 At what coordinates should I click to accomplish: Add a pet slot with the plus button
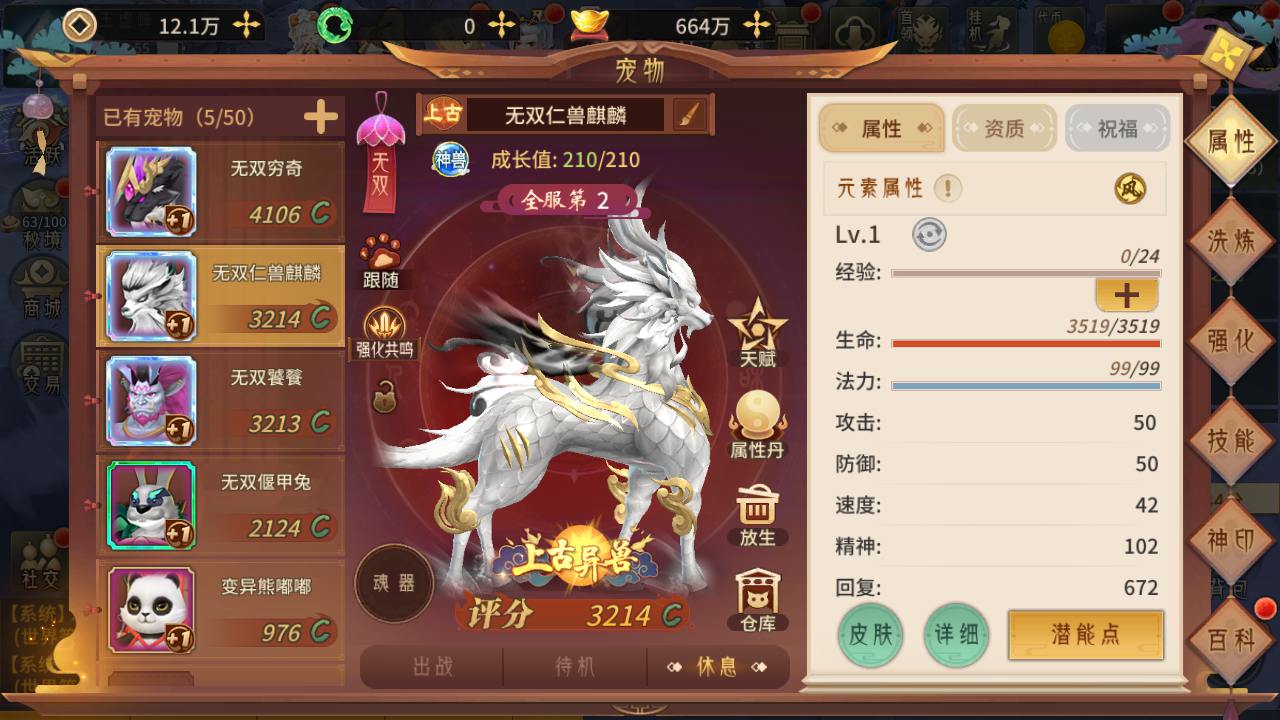click(x=321, y=118)
